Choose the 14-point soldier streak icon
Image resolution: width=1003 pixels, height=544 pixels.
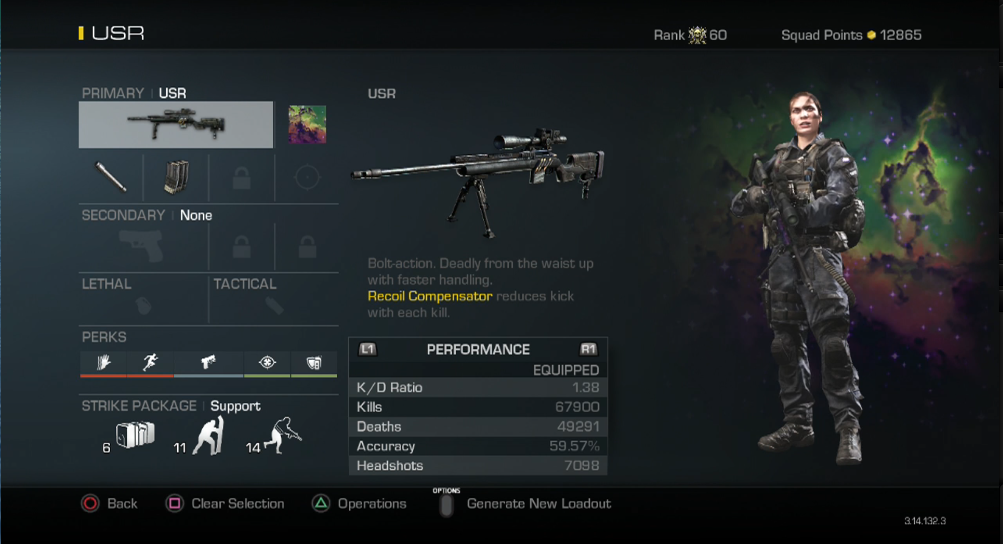coord(283,435)
